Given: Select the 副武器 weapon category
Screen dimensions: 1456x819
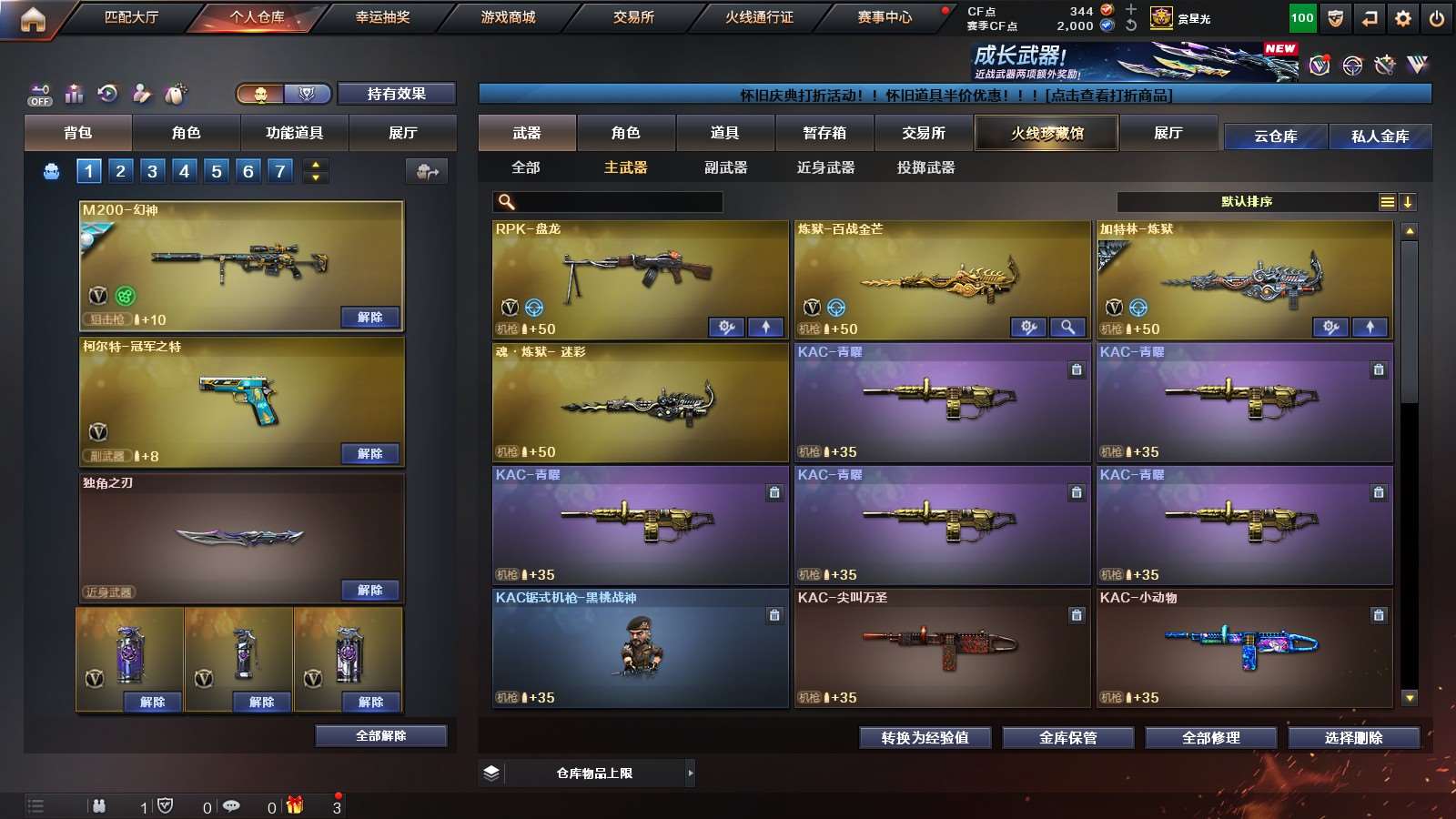Looking at the screenshot, I should pyautogui.click(x=725, y=167).
